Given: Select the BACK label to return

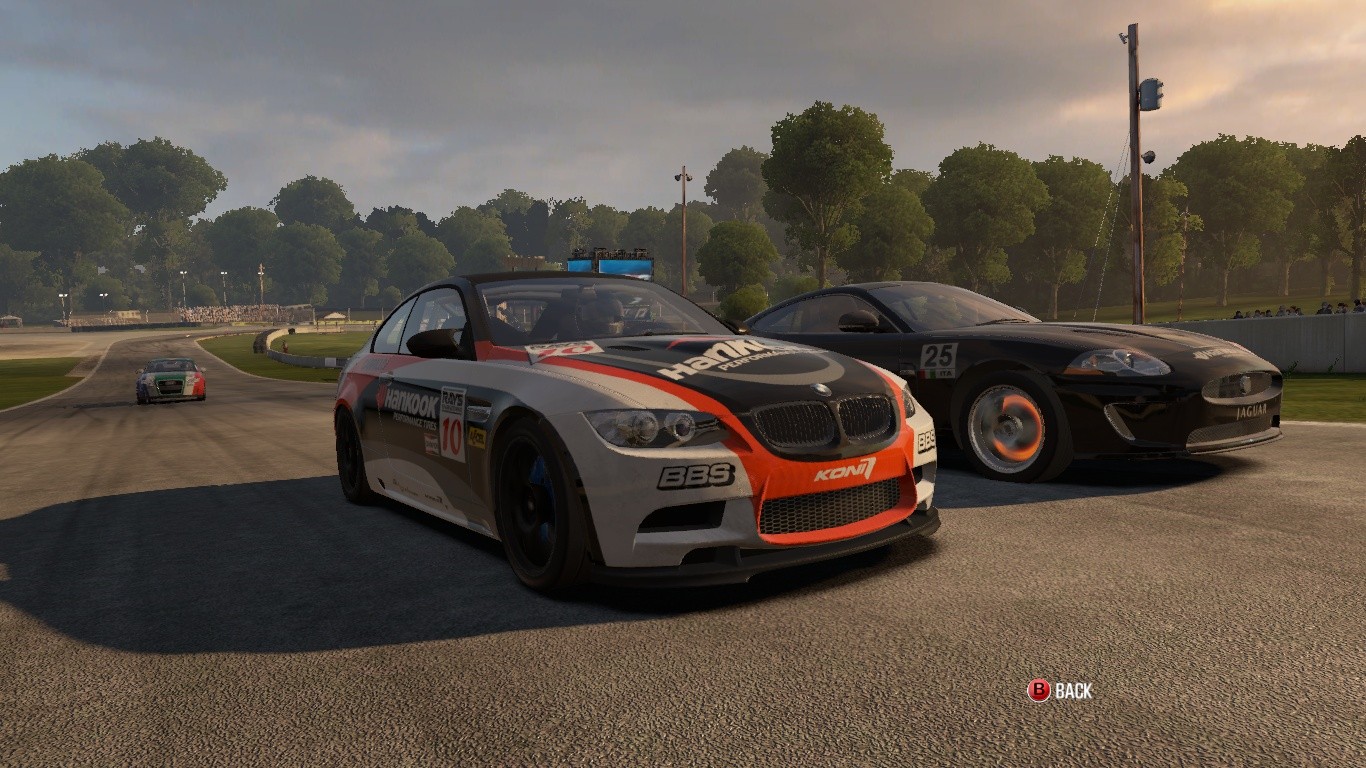Looking at the screenshot, I should [x=1073, y=690].
